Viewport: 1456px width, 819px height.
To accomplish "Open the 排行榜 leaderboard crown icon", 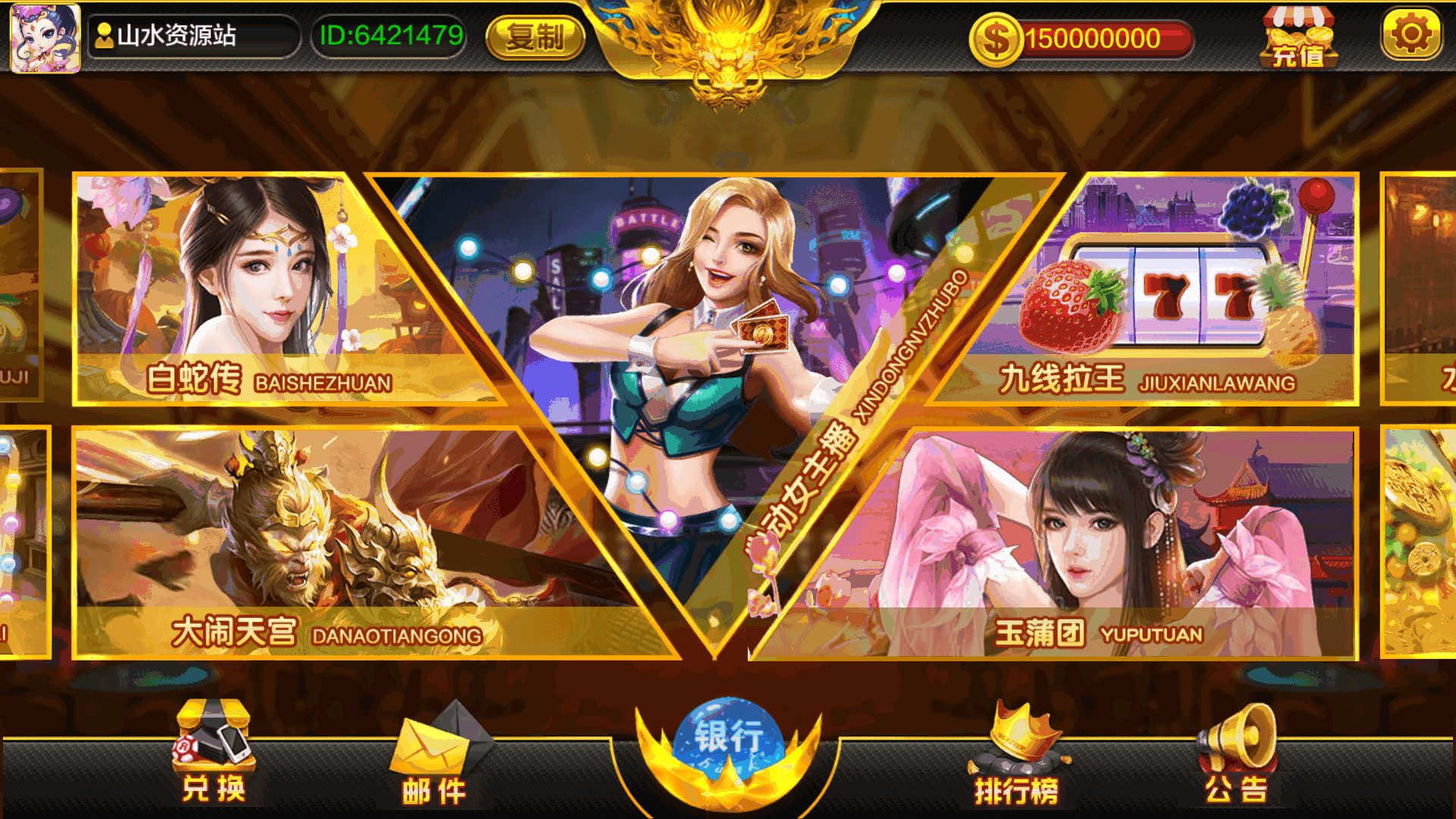I will click(1020, 739).
